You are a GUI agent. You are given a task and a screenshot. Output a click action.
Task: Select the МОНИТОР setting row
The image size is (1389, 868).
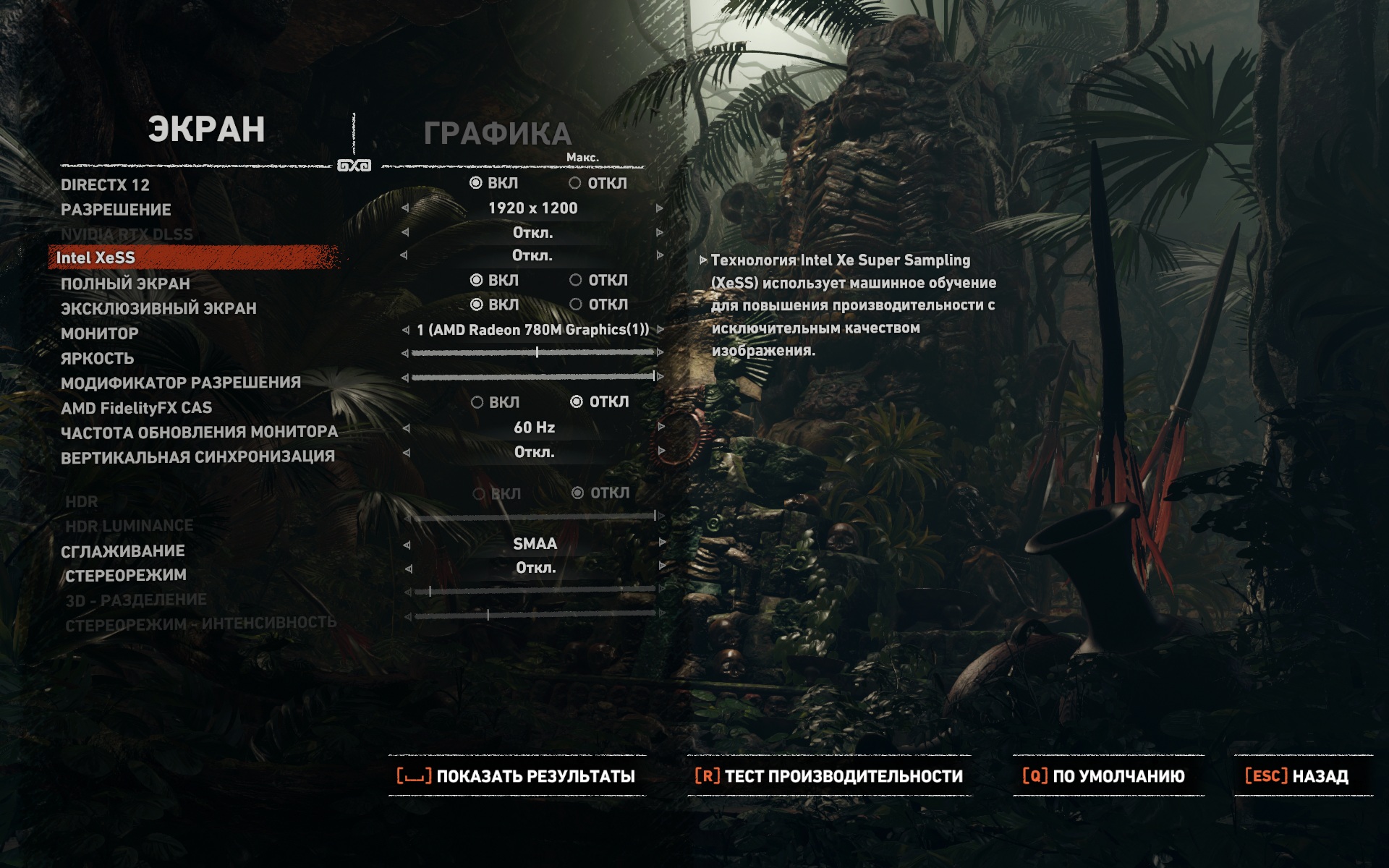coord(100,333)
